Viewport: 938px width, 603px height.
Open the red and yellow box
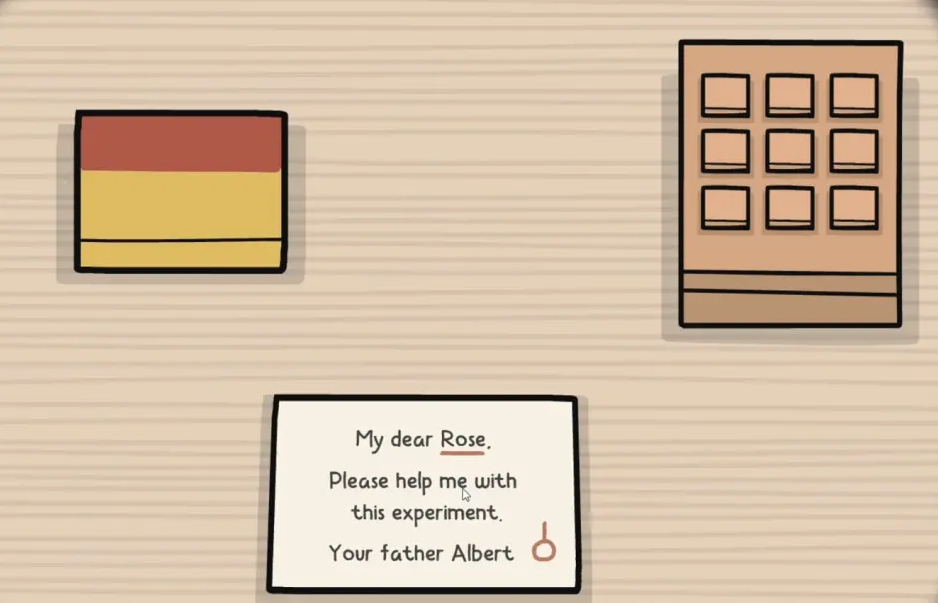click(x=180, y=191)
